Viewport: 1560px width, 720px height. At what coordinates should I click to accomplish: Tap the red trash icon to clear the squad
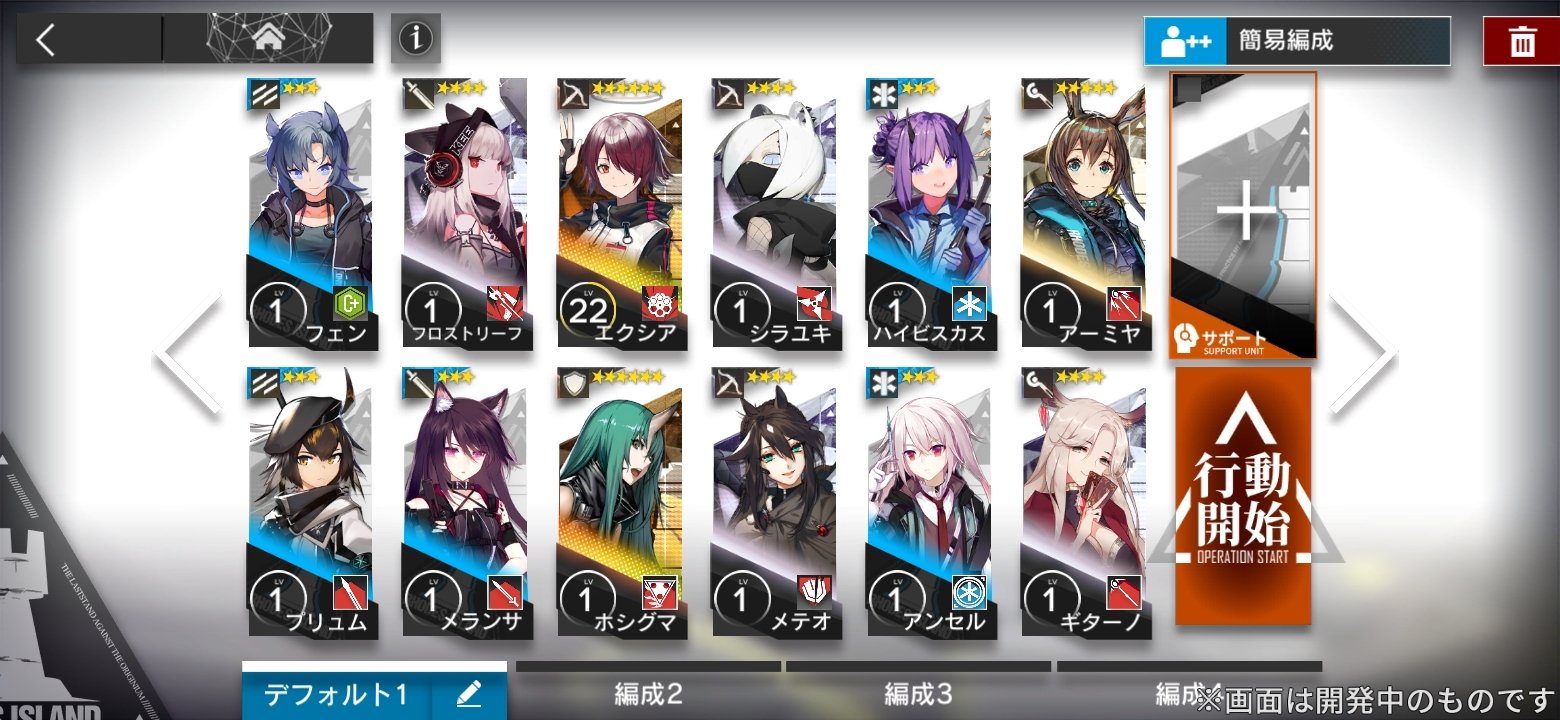click(x=1521, y=41)
